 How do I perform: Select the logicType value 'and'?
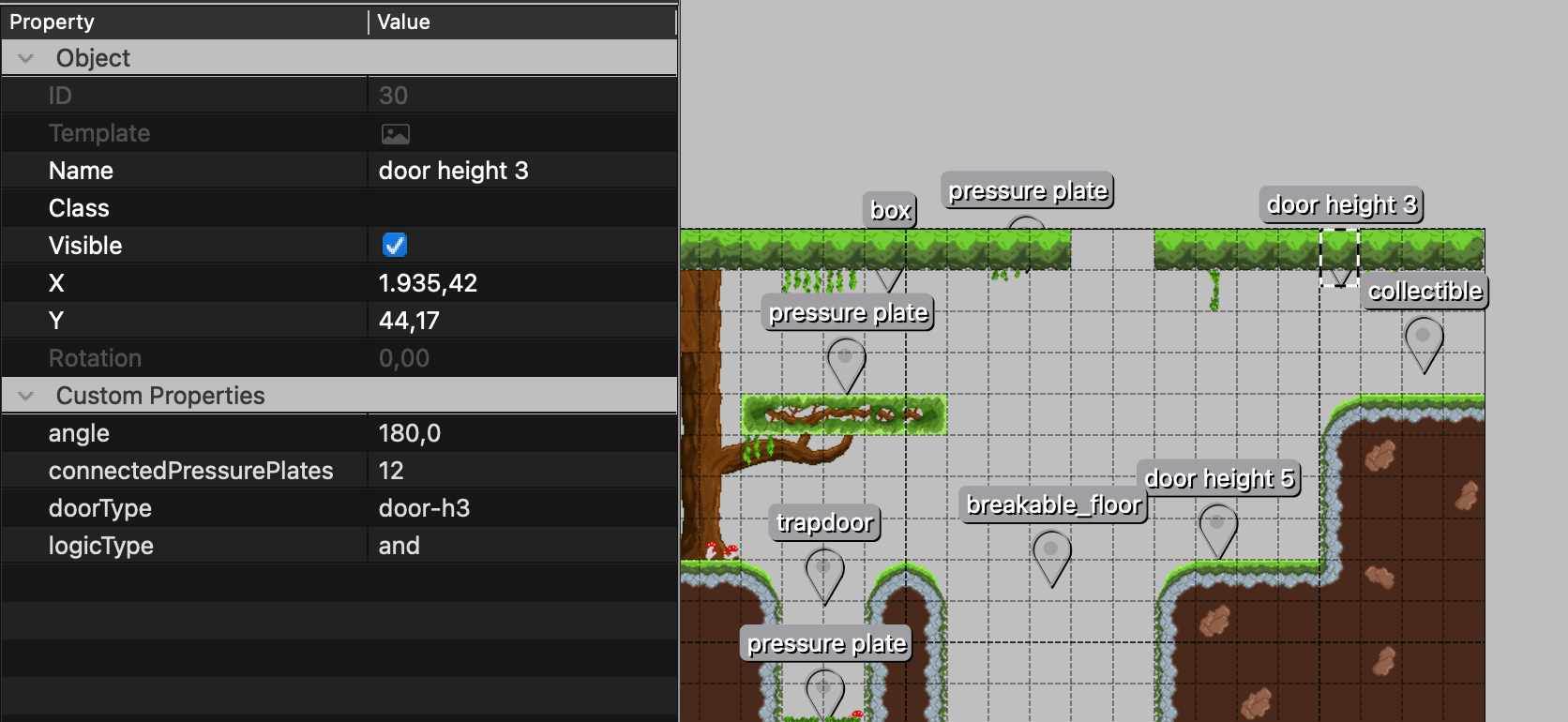399,545
